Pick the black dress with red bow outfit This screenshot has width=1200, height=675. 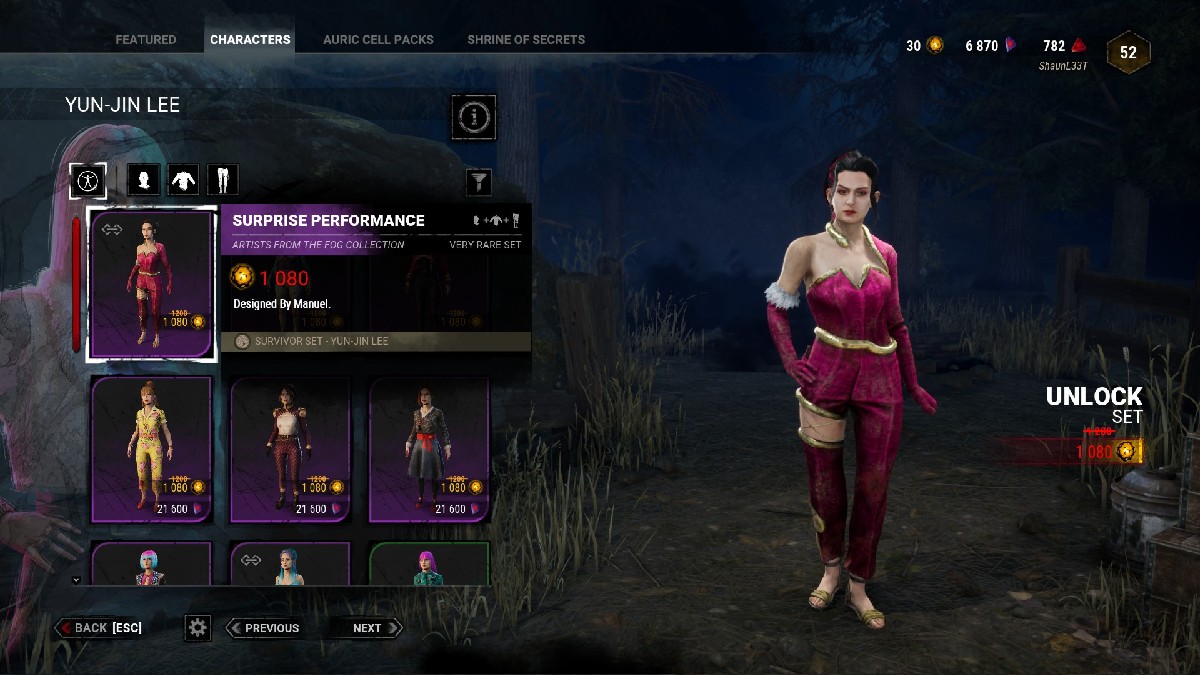(429, 449)
